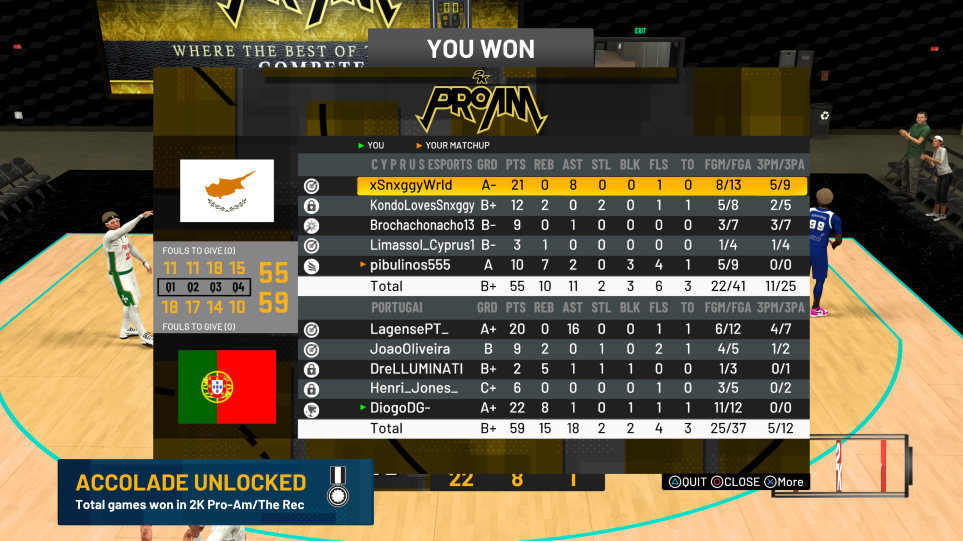This screenshot has height=541, width=963.
Task: Open the Accolade Unlocked notification
Action: tap(215, 492)
